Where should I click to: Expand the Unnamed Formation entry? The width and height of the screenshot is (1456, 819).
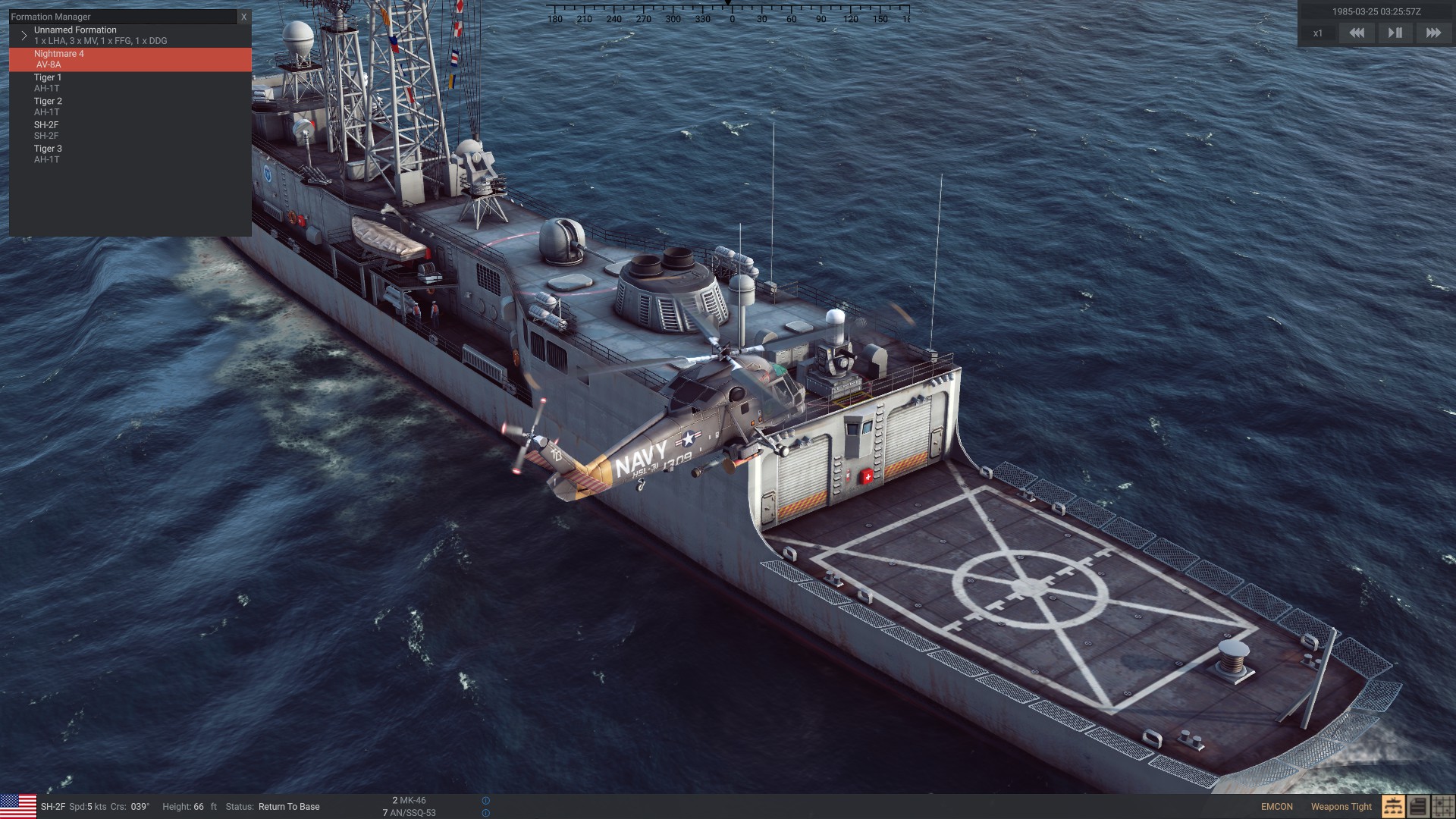[24, 36]
